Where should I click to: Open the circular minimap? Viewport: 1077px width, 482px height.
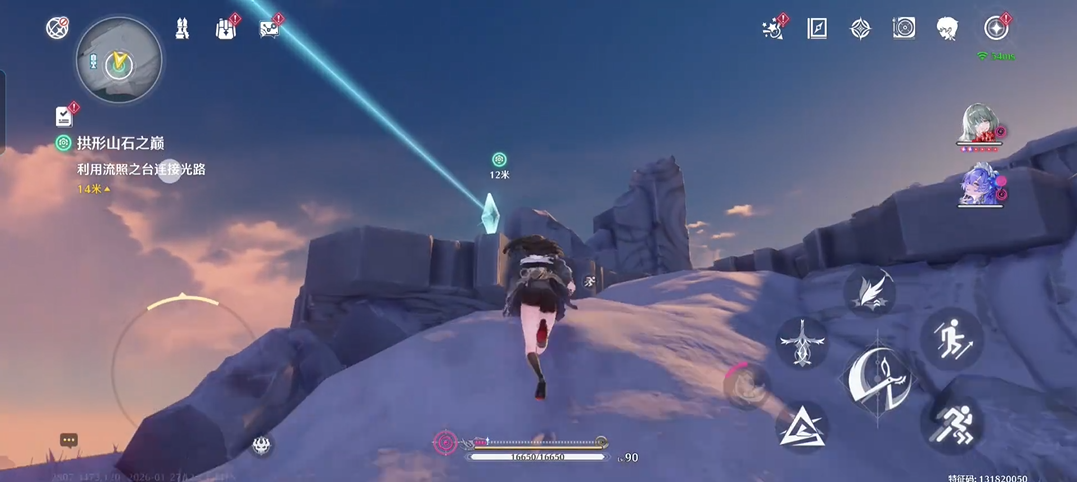119,62
